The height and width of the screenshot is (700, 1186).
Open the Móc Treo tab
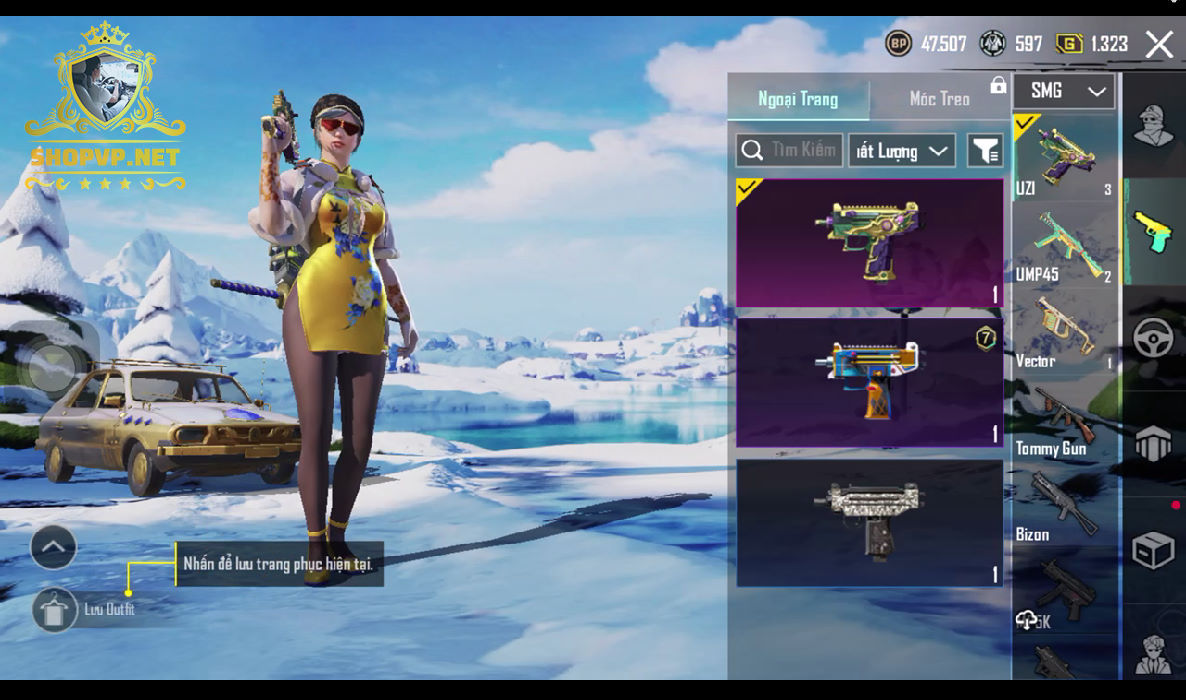[939, 99]
